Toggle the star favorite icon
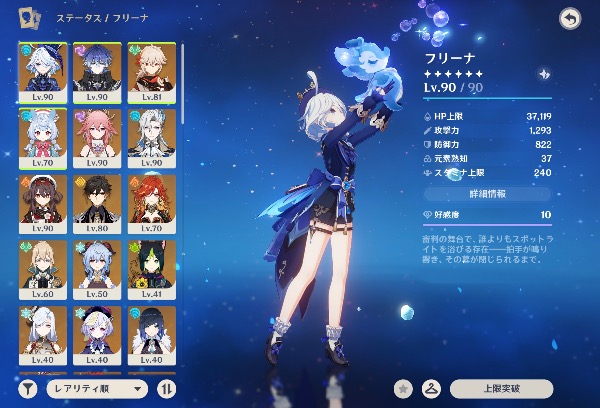 click(x=403, y=387)
